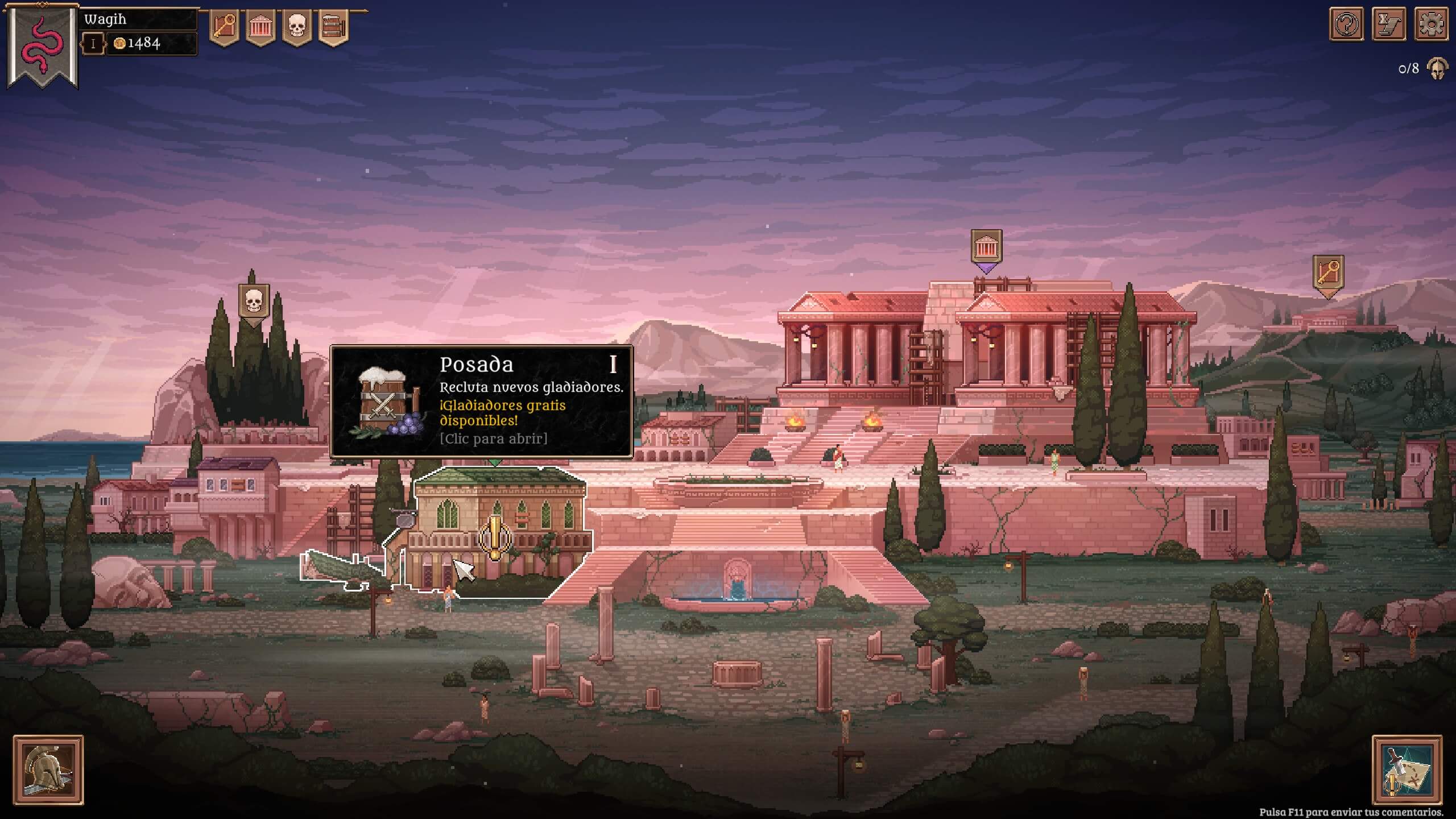The image size is (1456, 819).
Task: Select the skull banner shortcut in top bar
Action: [x=297, y=27]
